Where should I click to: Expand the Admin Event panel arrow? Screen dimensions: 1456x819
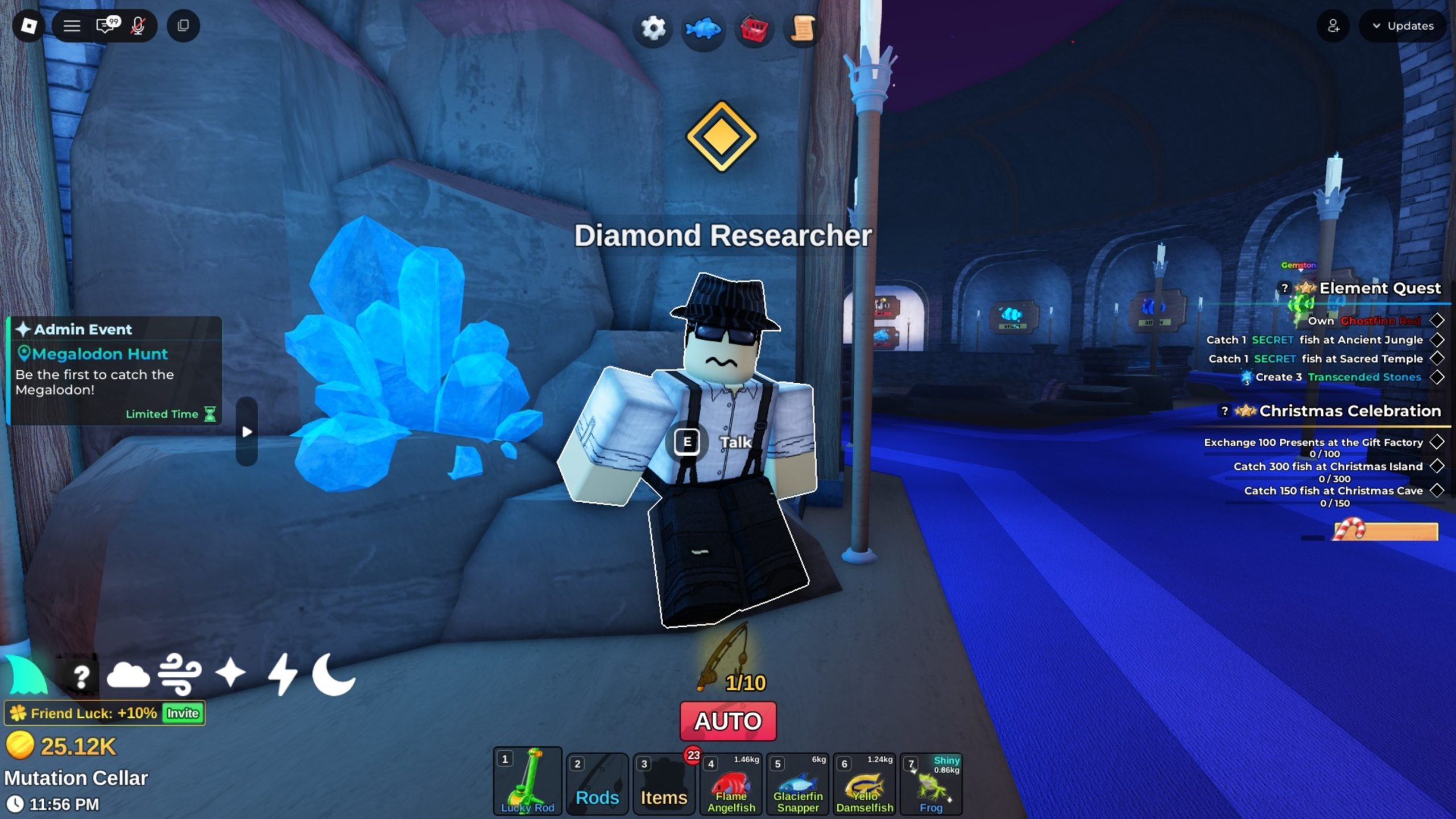point(247,432)
